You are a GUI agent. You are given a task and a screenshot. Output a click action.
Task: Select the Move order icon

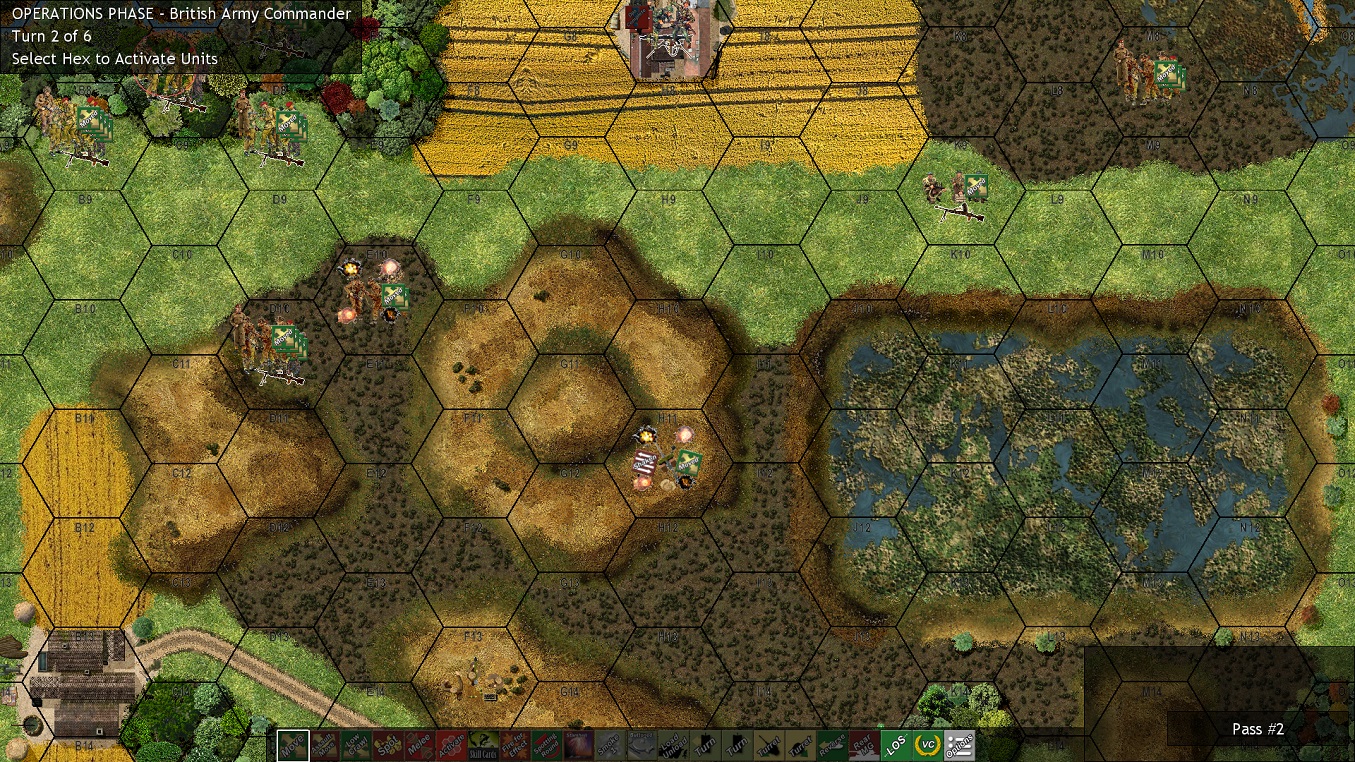tap(293, 745)
